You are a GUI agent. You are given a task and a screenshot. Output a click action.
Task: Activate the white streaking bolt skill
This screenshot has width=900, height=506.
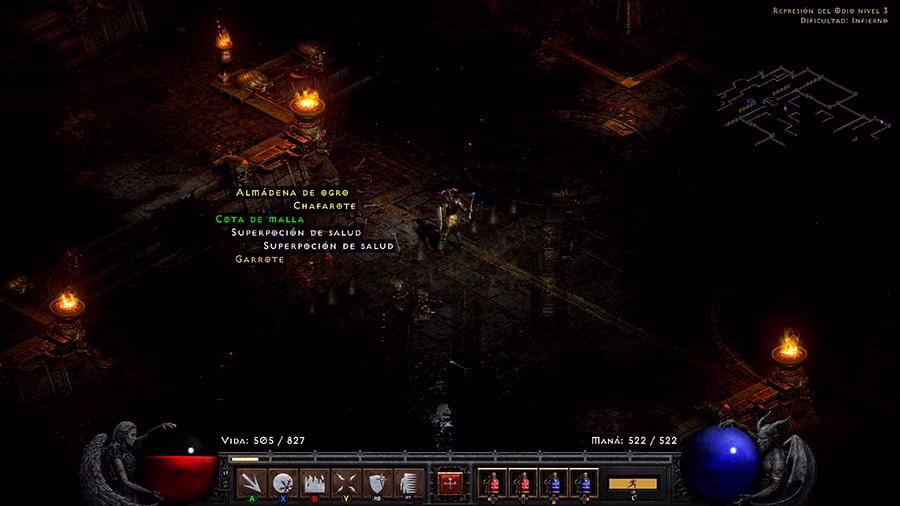tap(253, 483)
